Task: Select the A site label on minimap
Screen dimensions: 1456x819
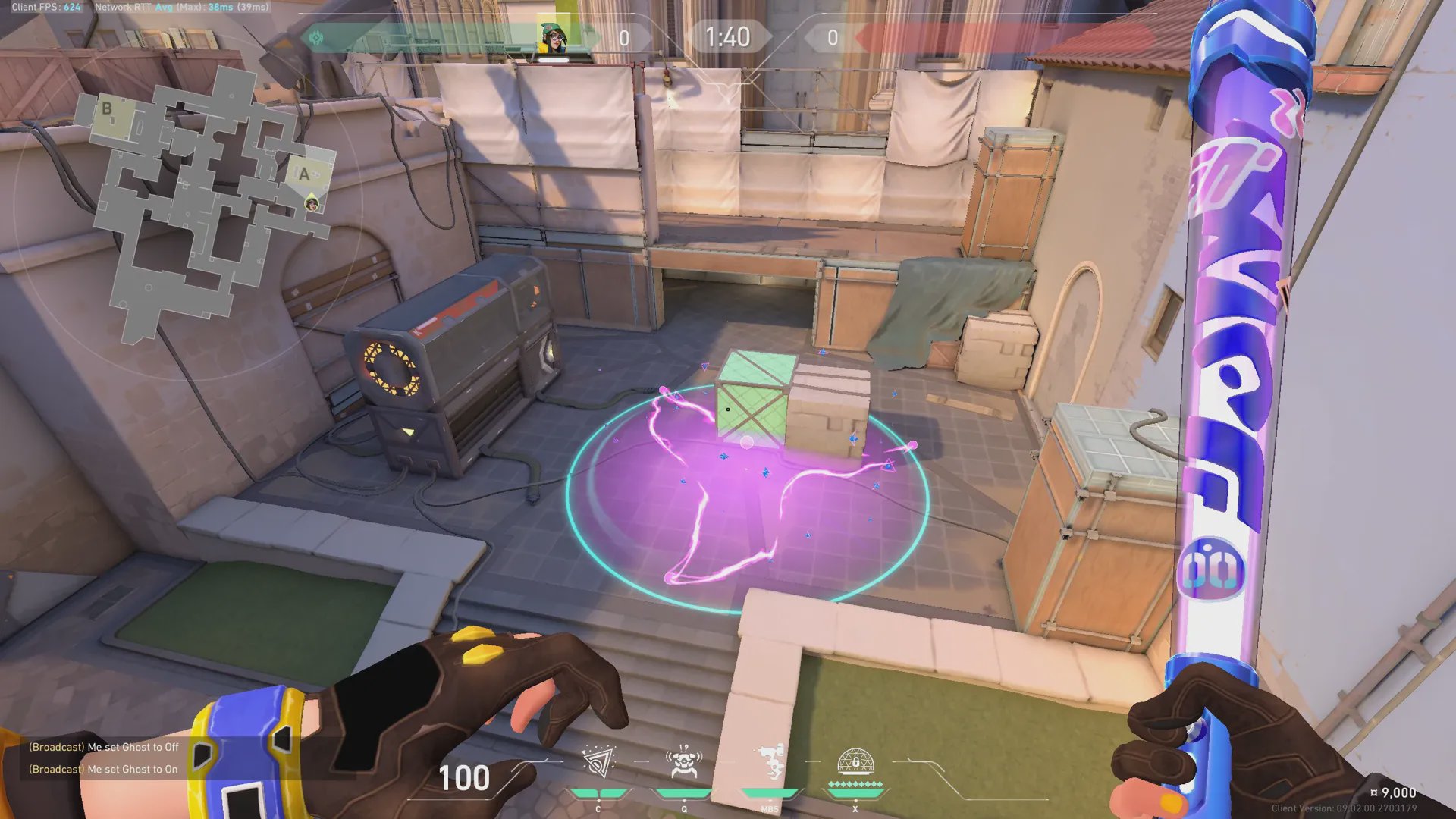Action: [304, 174]
